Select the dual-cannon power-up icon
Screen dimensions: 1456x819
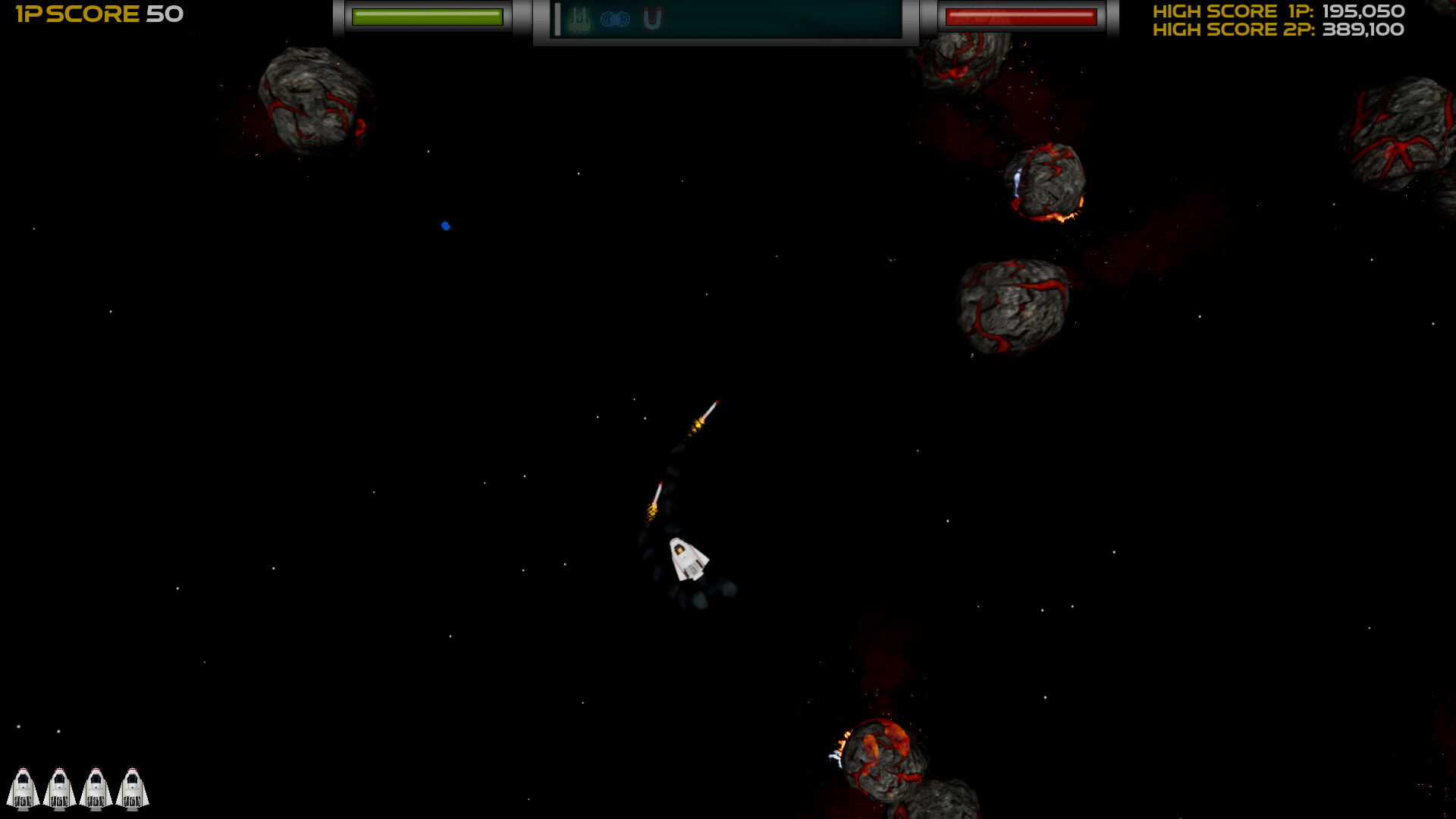coord(579,17)
